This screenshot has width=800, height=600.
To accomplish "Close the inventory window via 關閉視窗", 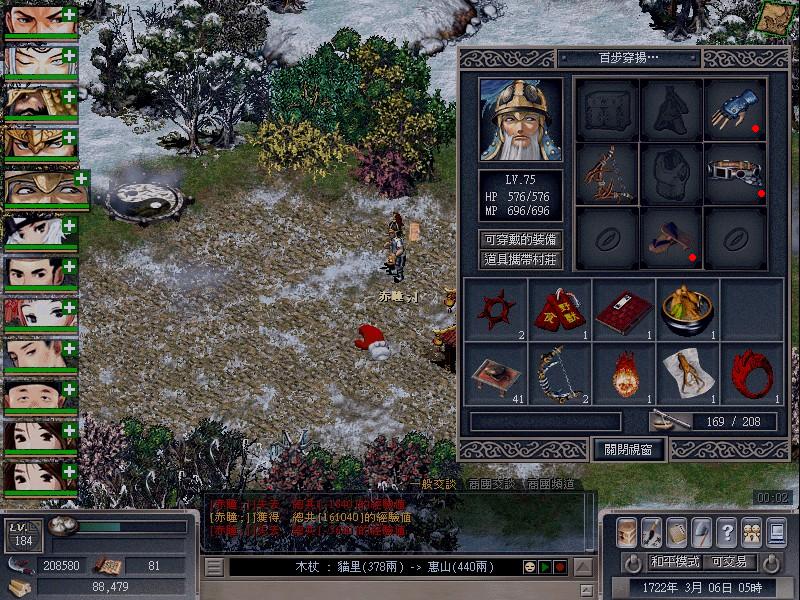I will [629, 449].
